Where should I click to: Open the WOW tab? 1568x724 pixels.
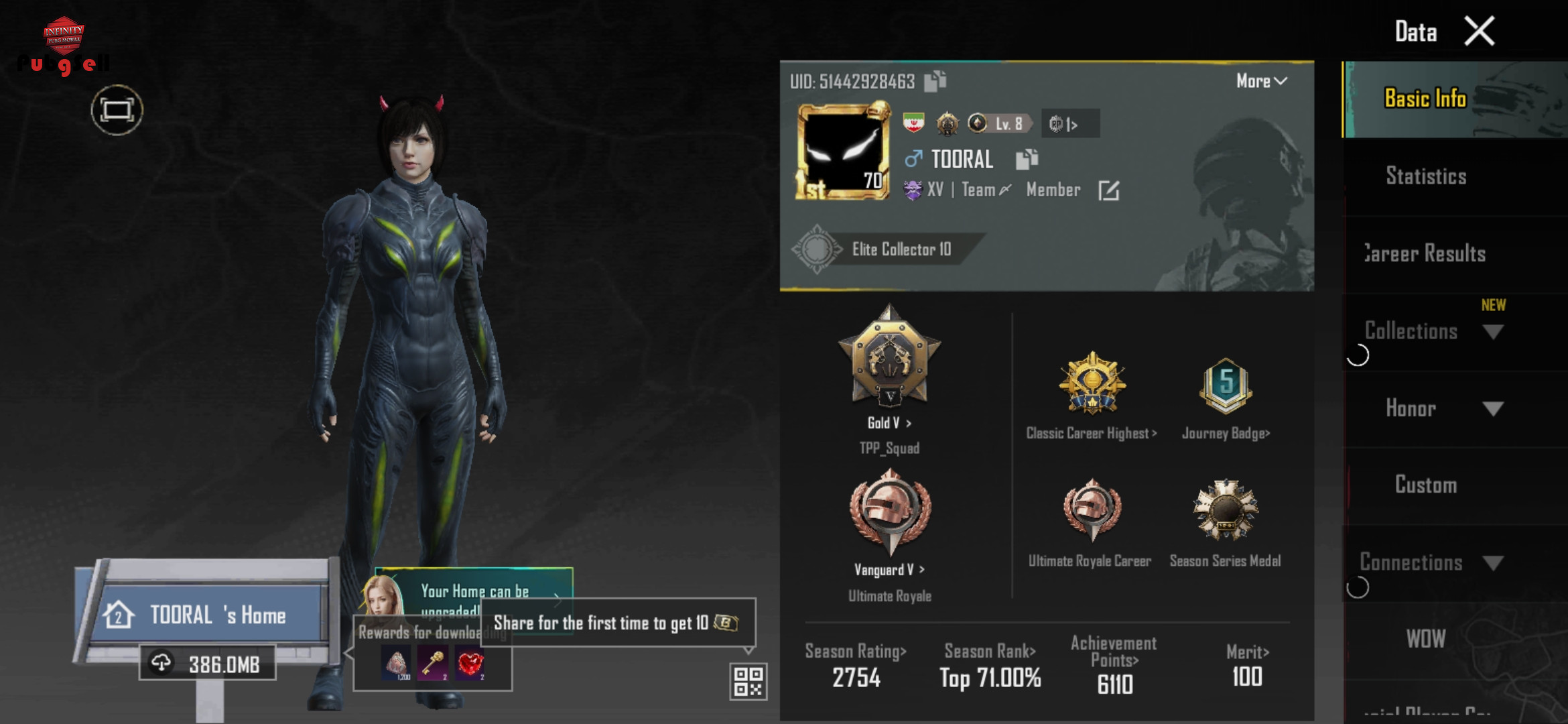click(x=1425, y=639)
